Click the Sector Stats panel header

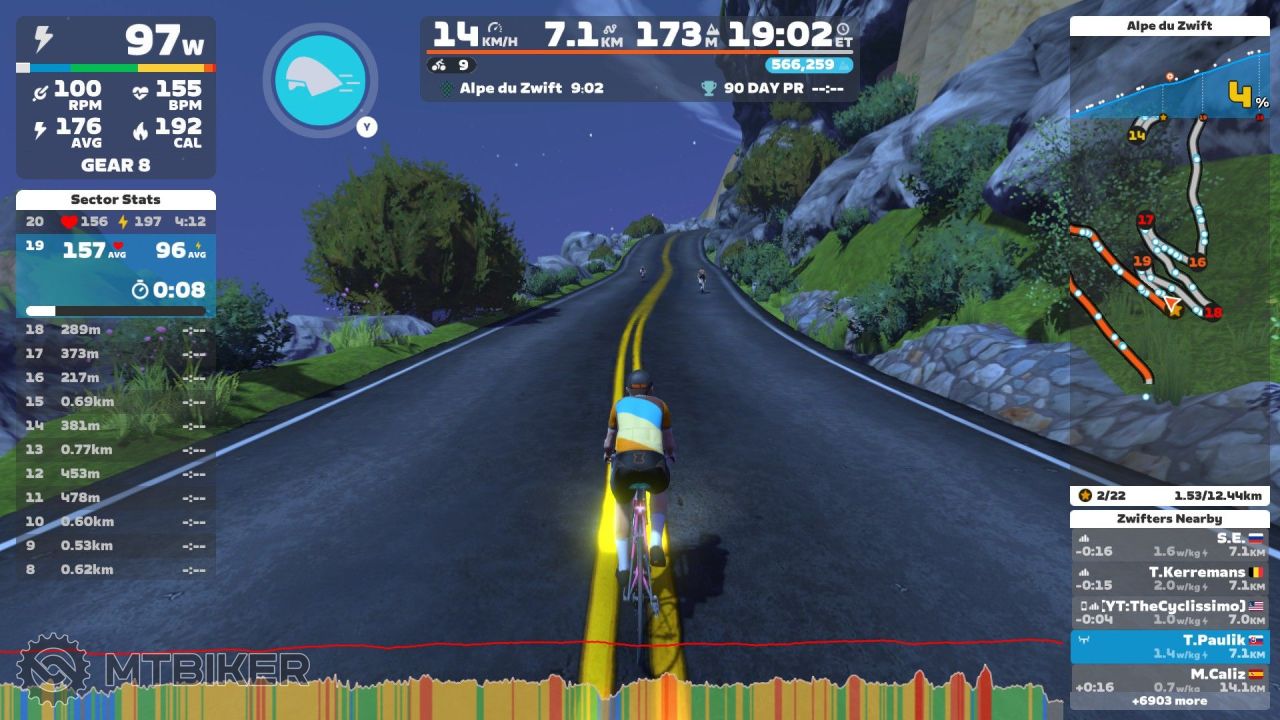[116, 200]
